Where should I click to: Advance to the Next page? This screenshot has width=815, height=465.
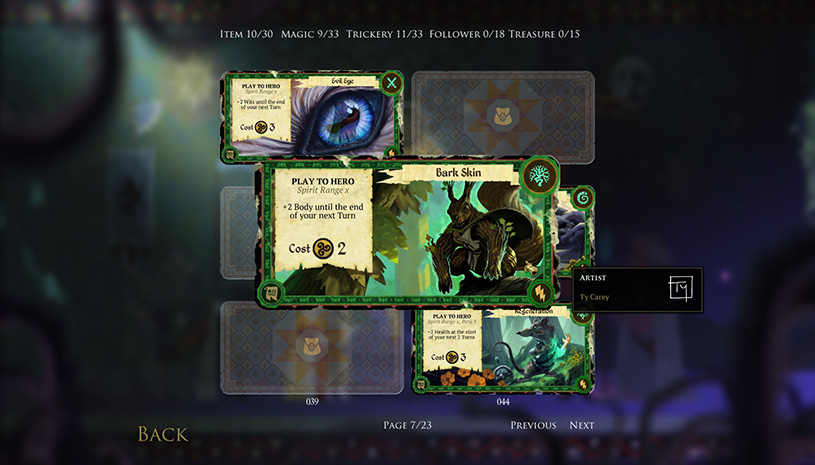[x=582, y=425]
